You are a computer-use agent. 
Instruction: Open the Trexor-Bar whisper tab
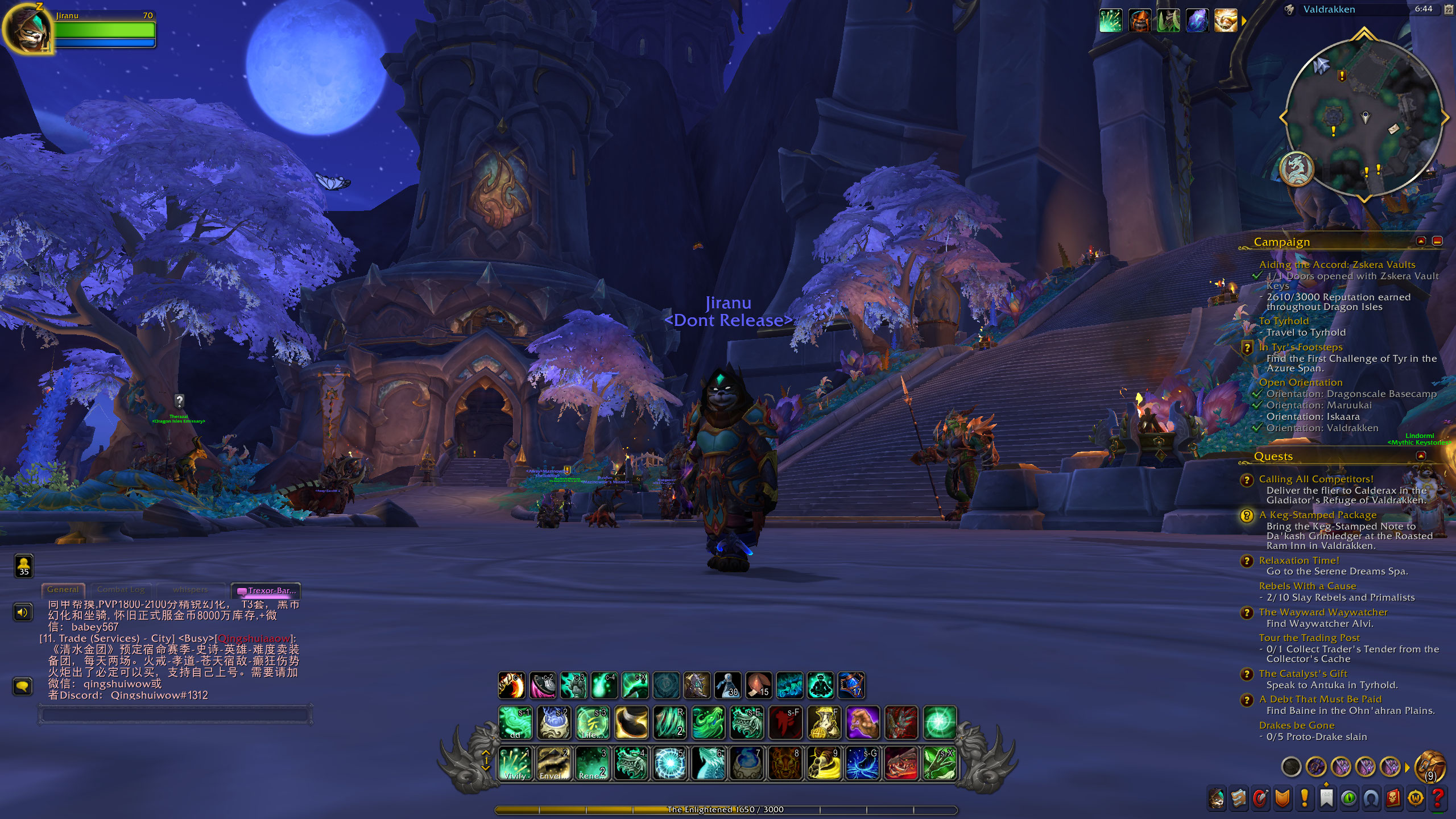[266, 590]
